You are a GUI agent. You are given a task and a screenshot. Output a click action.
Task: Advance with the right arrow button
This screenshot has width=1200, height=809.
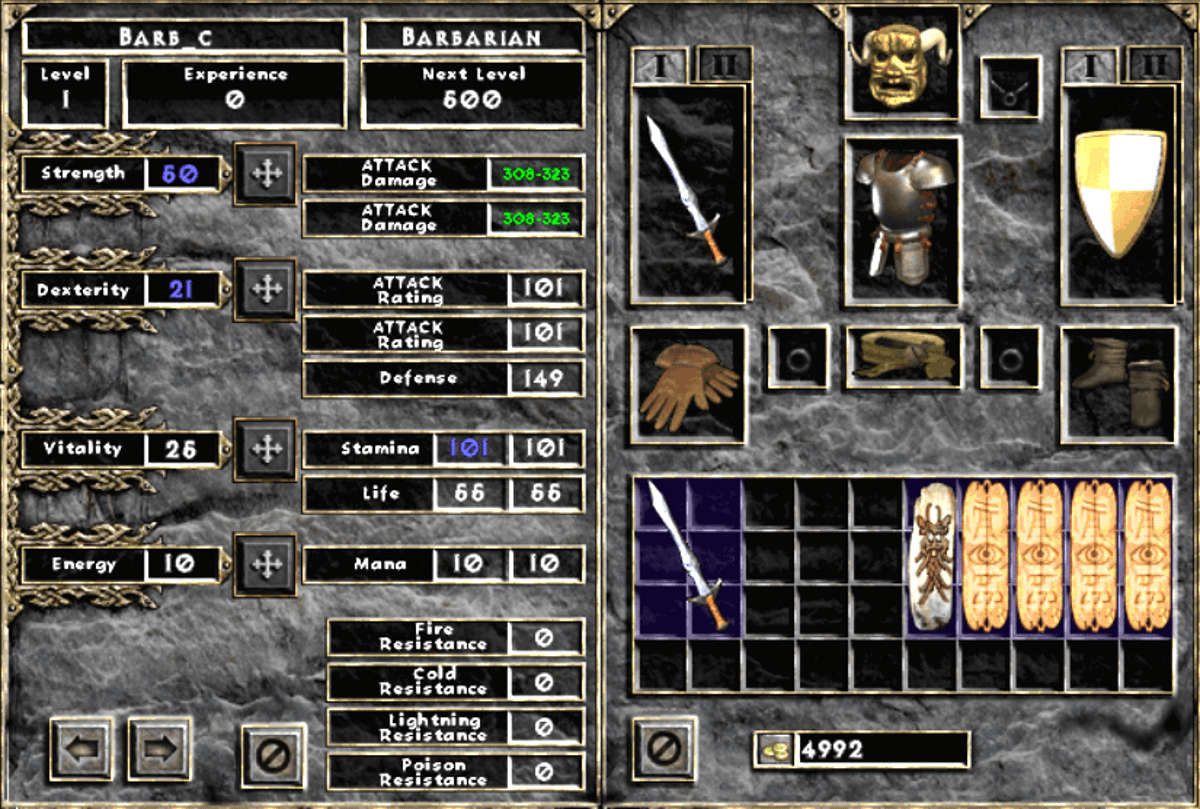[x=159, y=748]
